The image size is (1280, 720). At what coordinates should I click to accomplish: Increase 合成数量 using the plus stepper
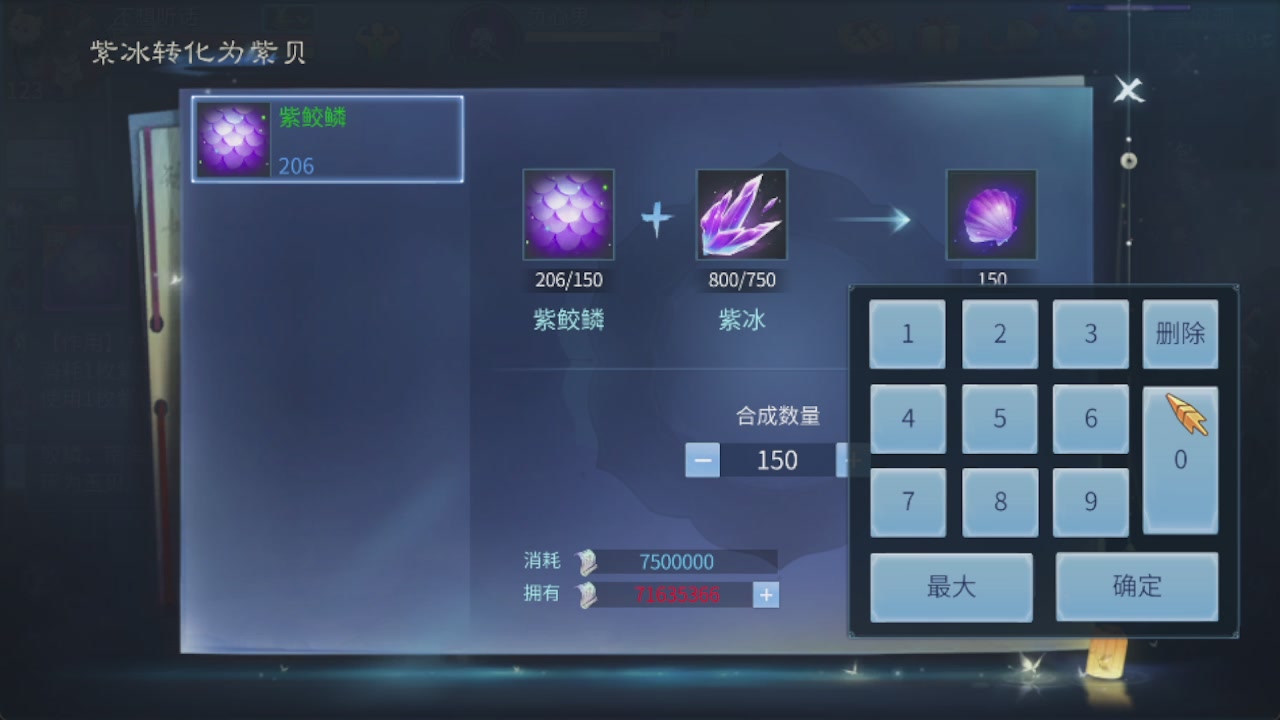(x=851, y=460)
